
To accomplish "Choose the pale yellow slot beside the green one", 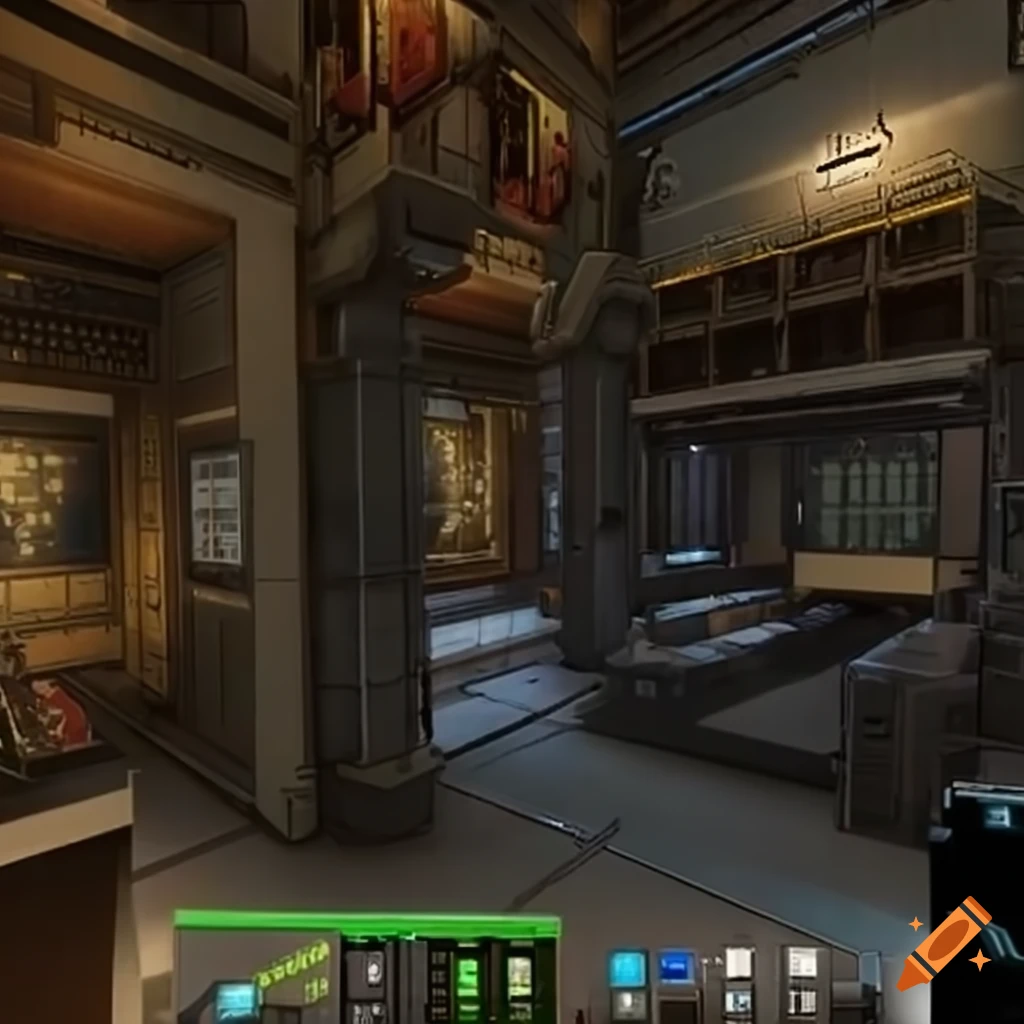I will click(519, 976).
